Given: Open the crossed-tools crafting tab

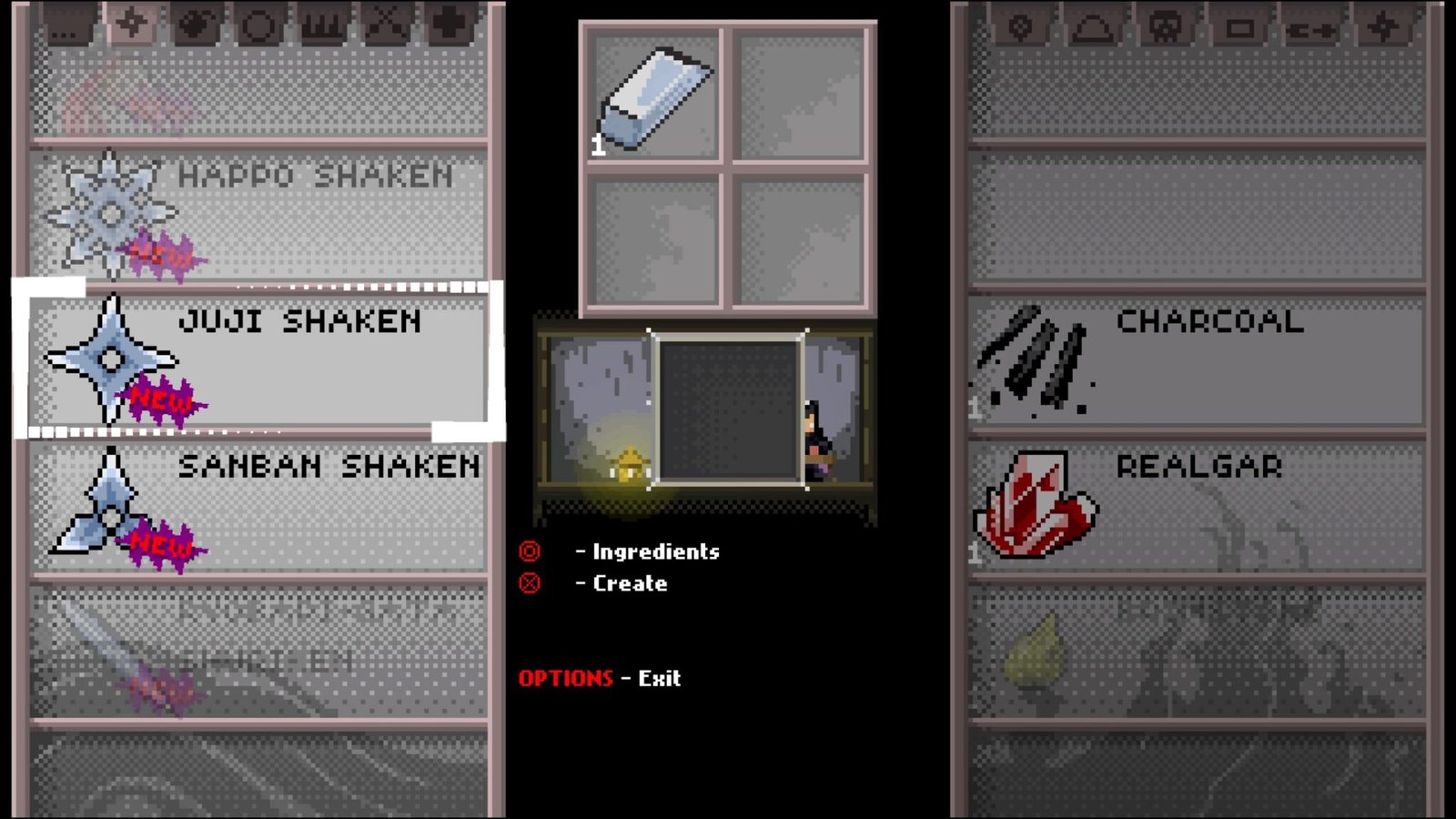Looking at the screenshot, I should click(385, 23).
